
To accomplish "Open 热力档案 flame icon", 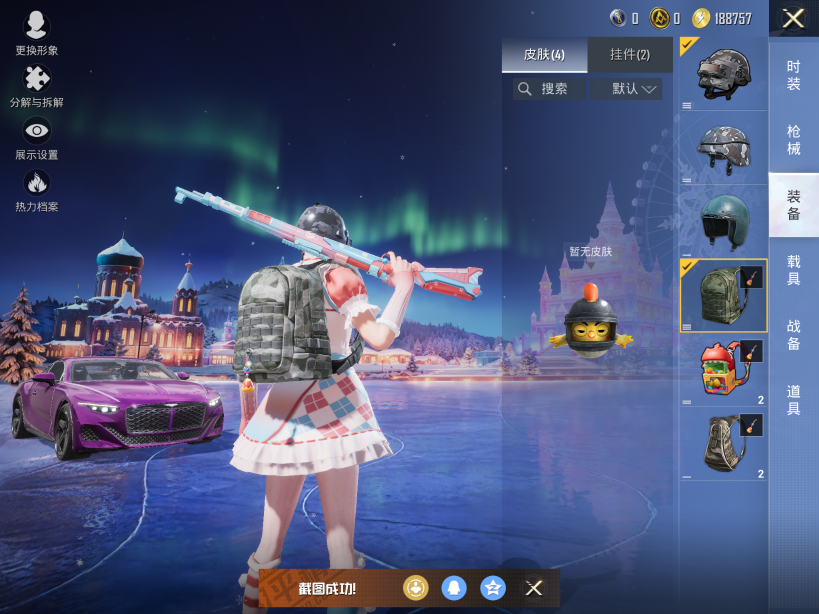I will (36, 190).
